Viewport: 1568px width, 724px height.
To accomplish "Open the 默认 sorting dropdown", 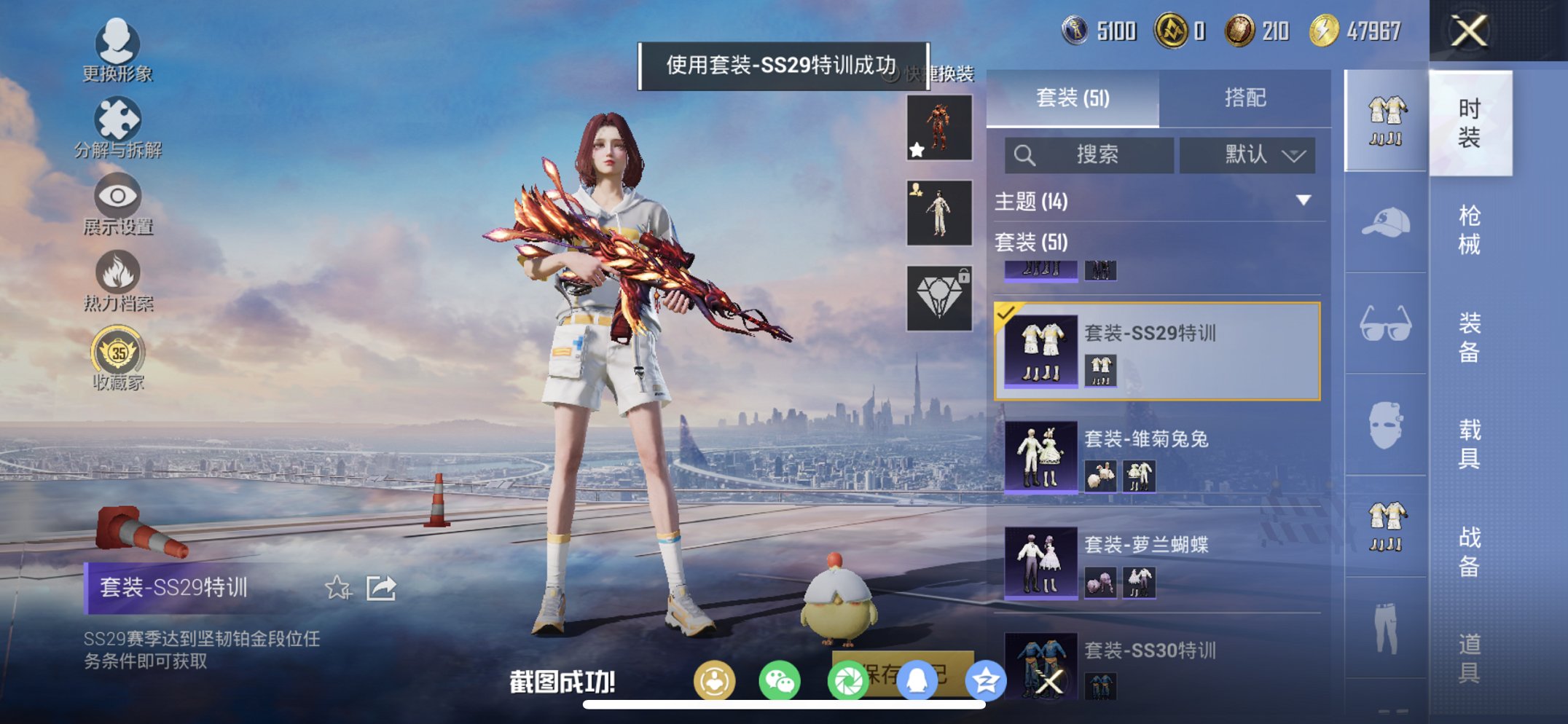I will 1247,154.
